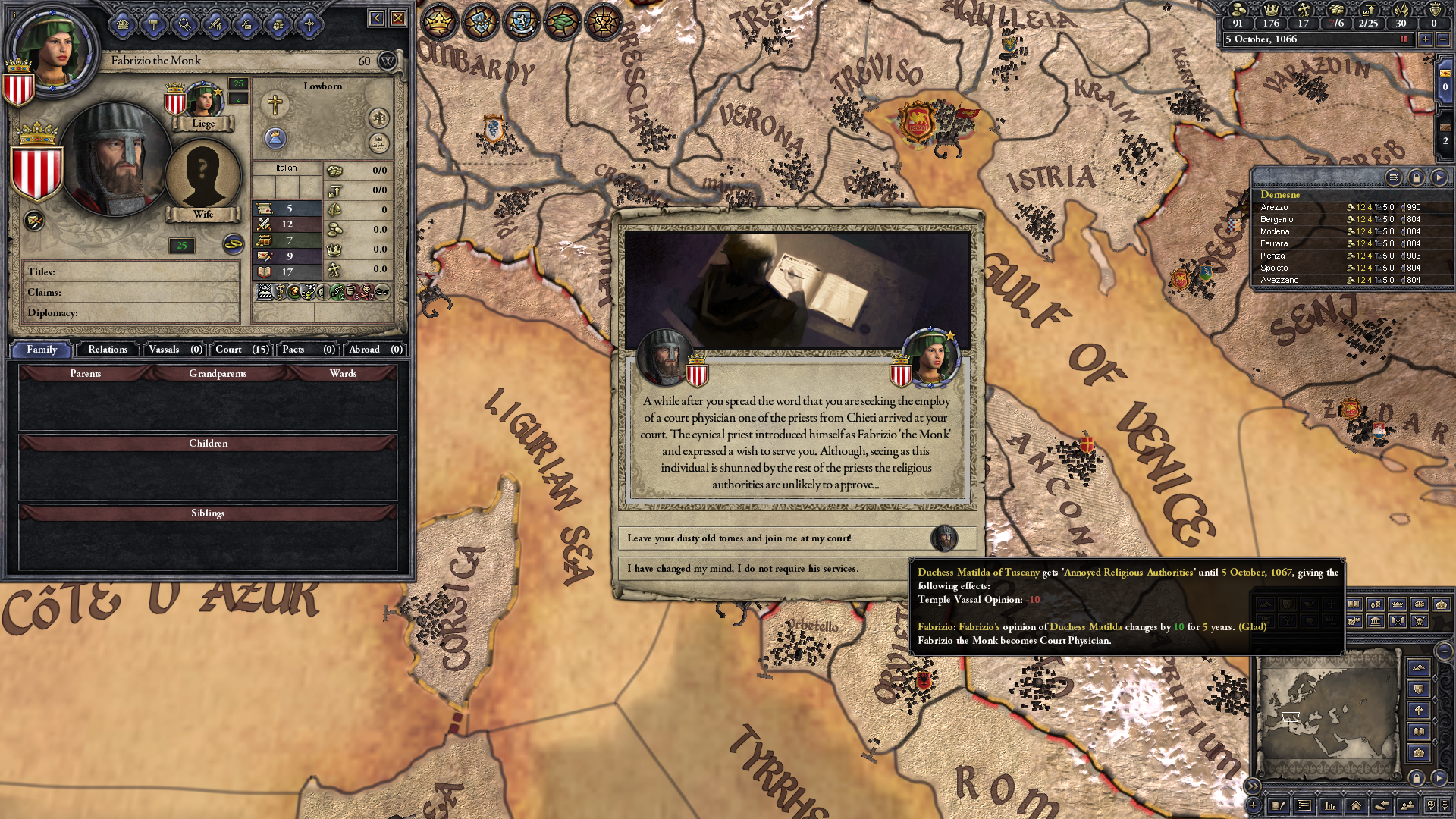Screen dimensions: 1456x819
Task: Increase game speed with the plus stepper
Action: (1425, 39)
